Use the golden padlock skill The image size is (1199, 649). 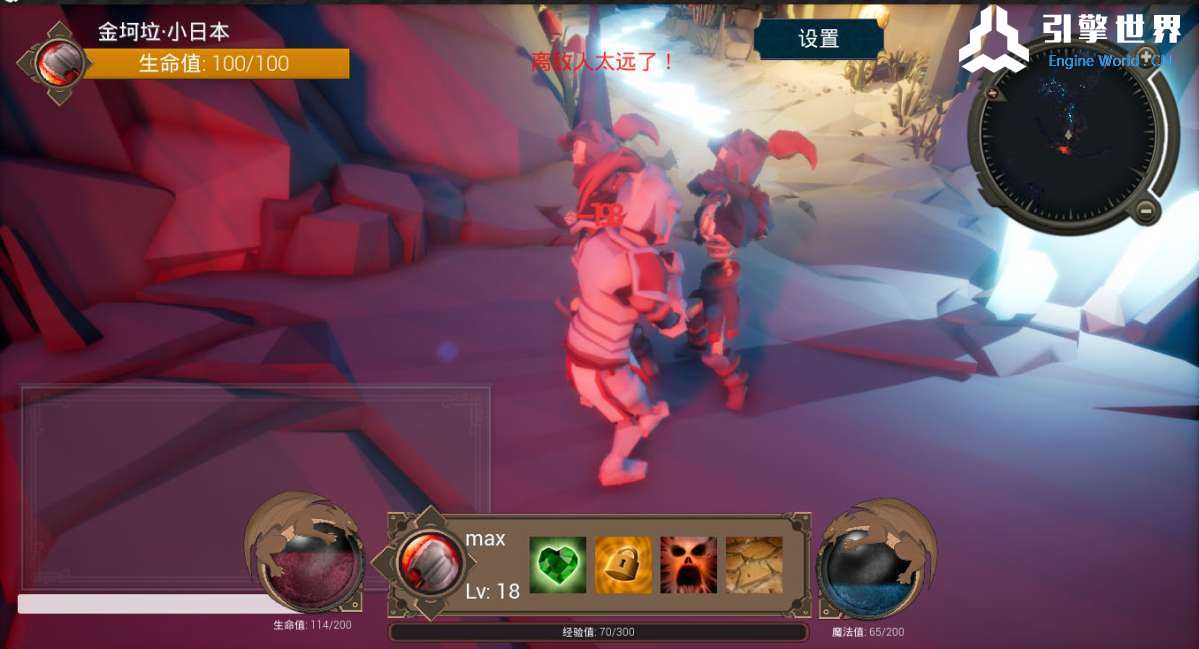point(623,565)
